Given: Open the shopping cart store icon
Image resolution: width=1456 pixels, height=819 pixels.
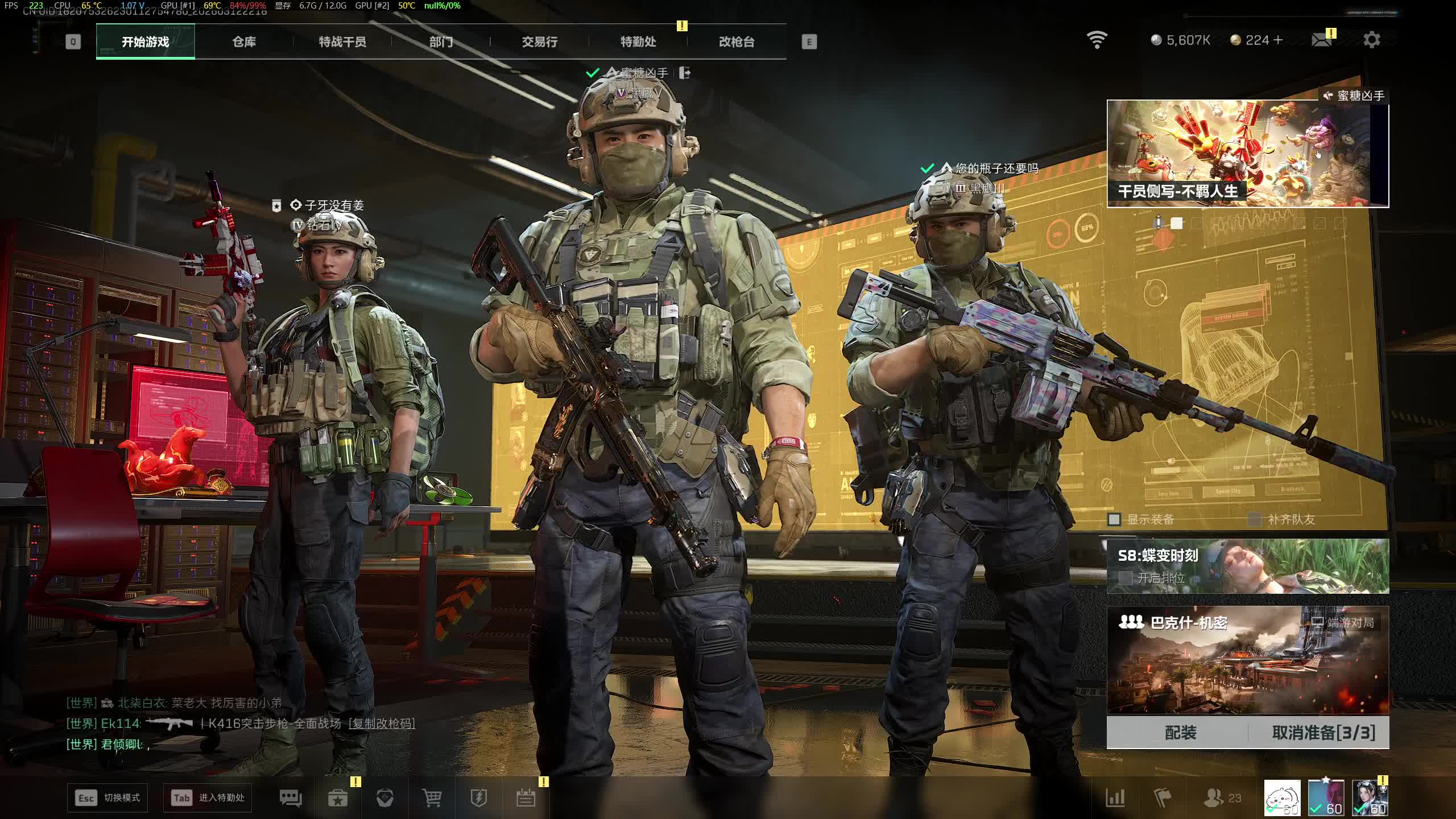Looking at the screenshot, I should click(x=432, y=798).
